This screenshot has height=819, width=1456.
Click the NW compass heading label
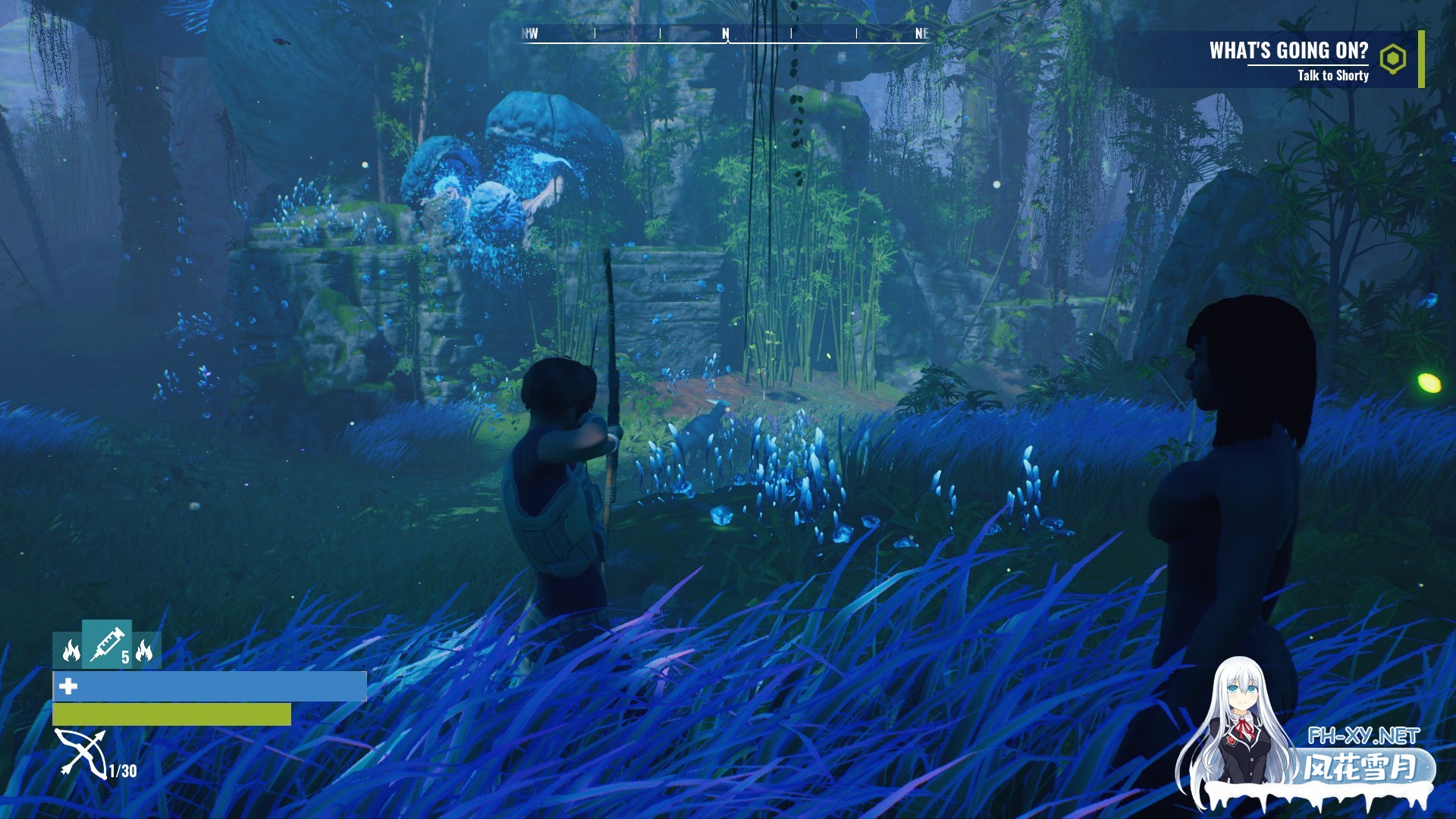(x=529, y=33)
